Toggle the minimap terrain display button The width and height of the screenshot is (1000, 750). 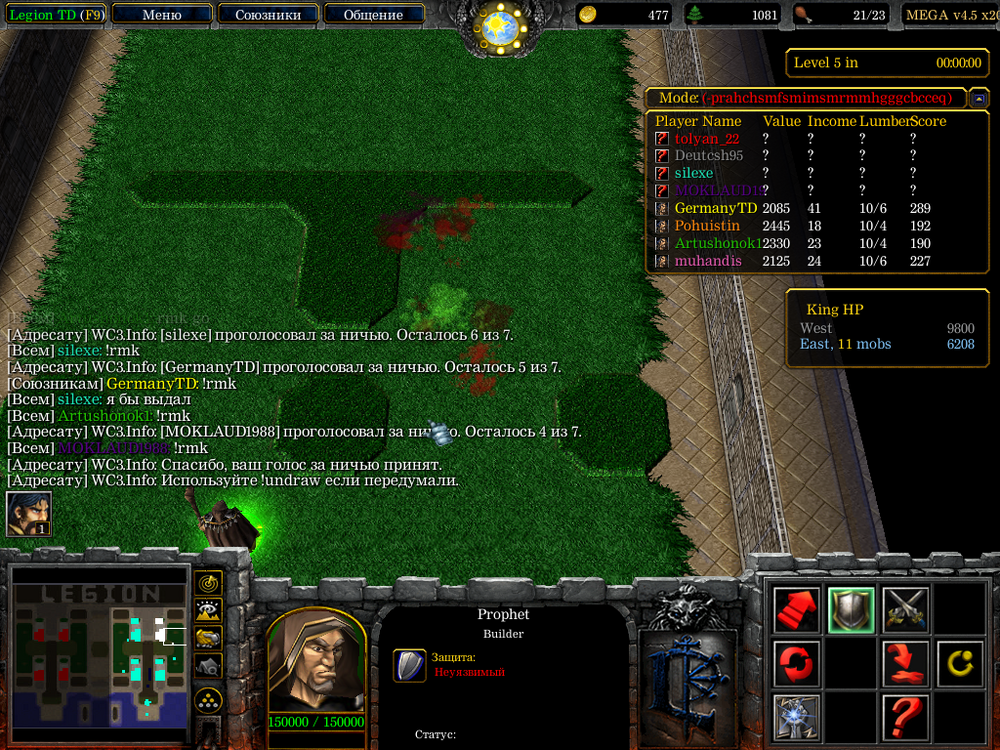pos(208,611)
